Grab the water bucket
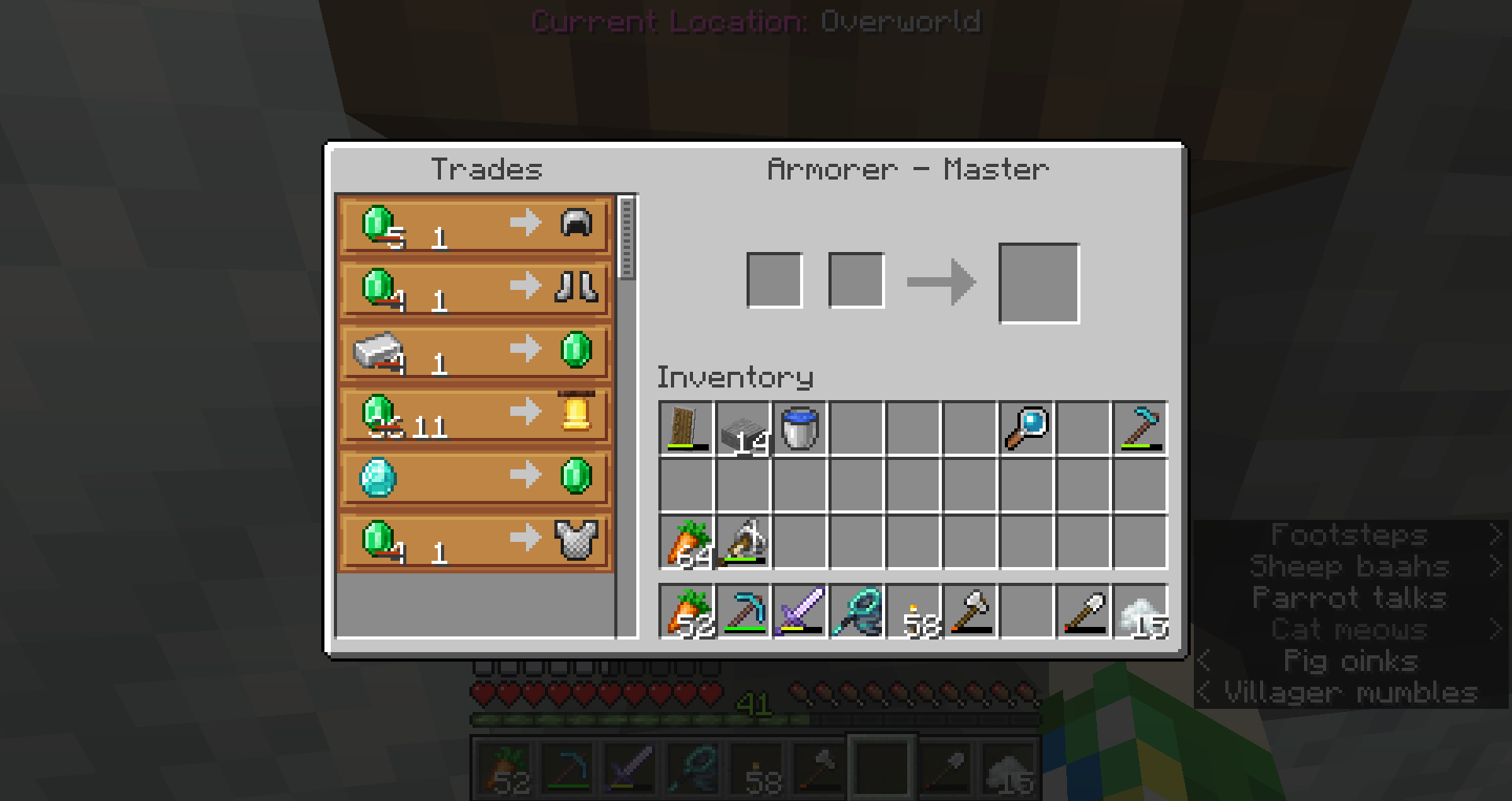Screen dimensions: 1512x801 click(x=800, y=429)
